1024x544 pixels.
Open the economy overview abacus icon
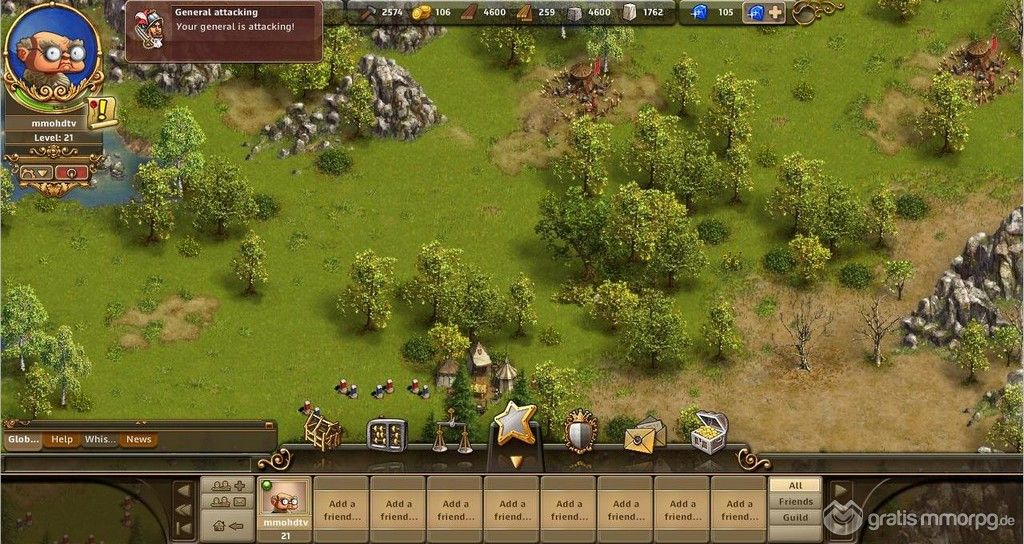pos(387,434)
